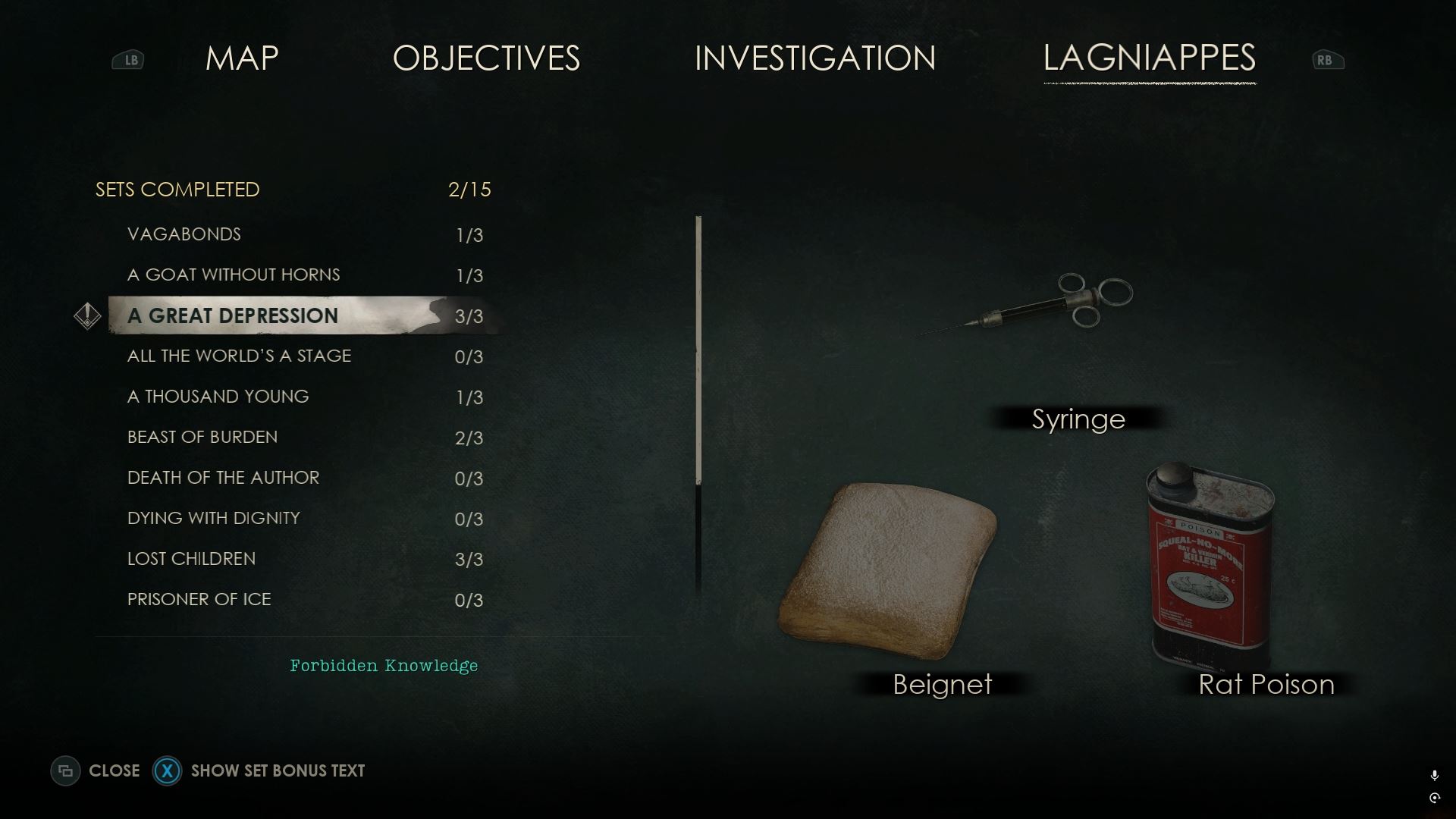Screen dimensions: 1456x819
Task: Open the Objectives tab
Action: (x=486, y=58)
